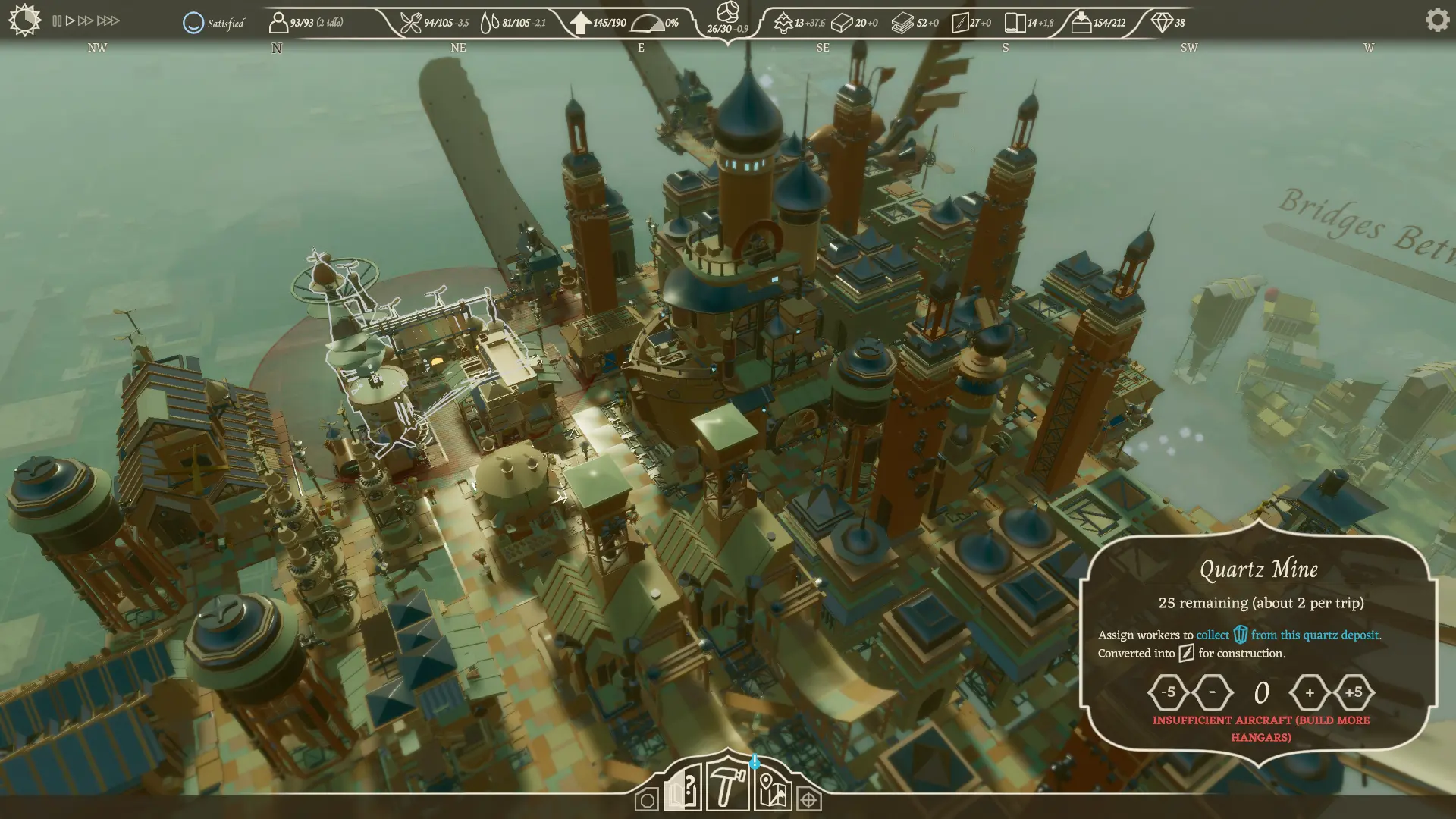Viewport: 1456px width, 819px height.
Task: Select the octagon button in bottom toolbar
Action: click(647, 801)
